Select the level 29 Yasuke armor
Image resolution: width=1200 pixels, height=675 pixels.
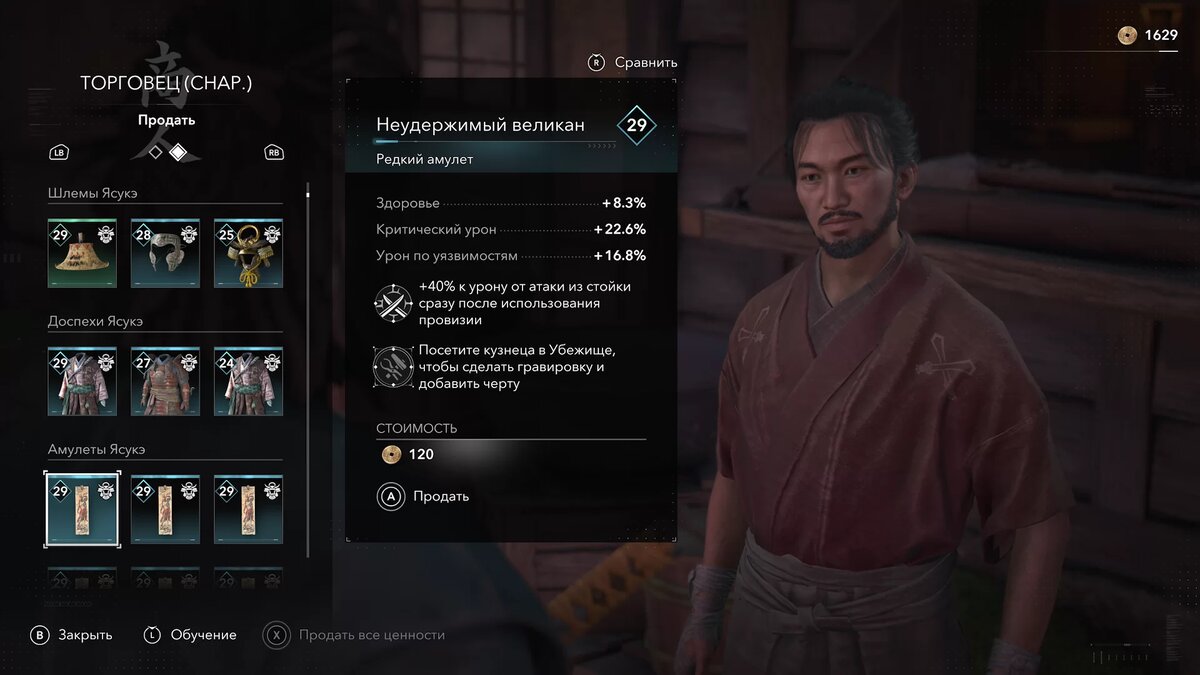(82, 381)
